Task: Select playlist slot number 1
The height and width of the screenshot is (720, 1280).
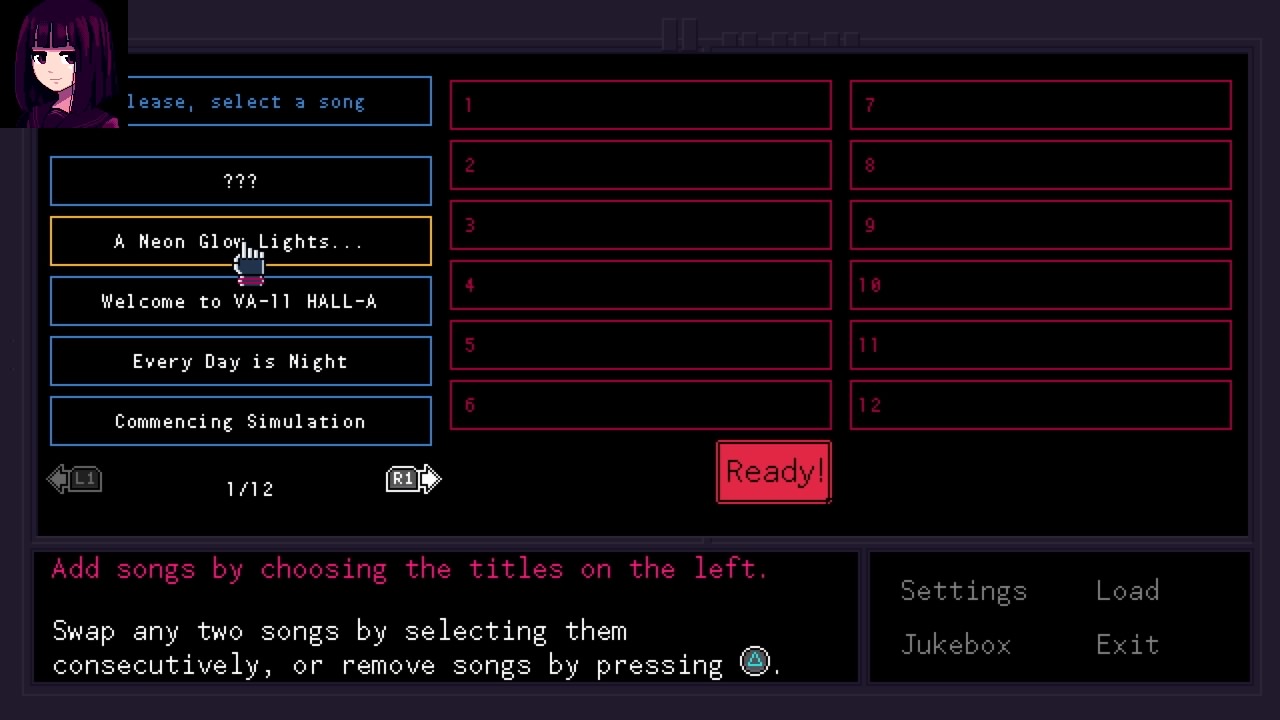Action: point(640,105)
